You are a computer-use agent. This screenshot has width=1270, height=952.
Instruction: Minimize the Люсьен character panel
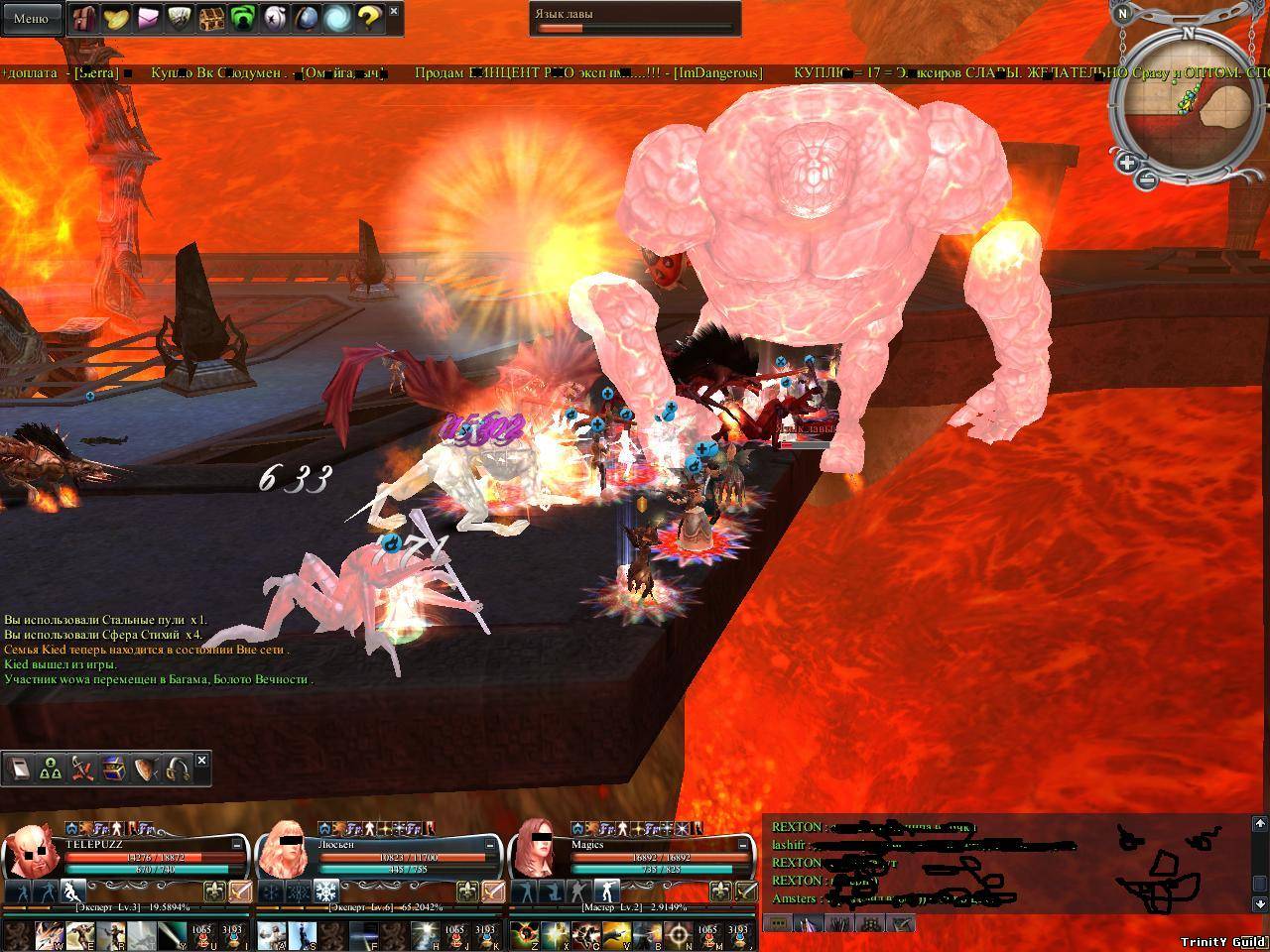492,844
